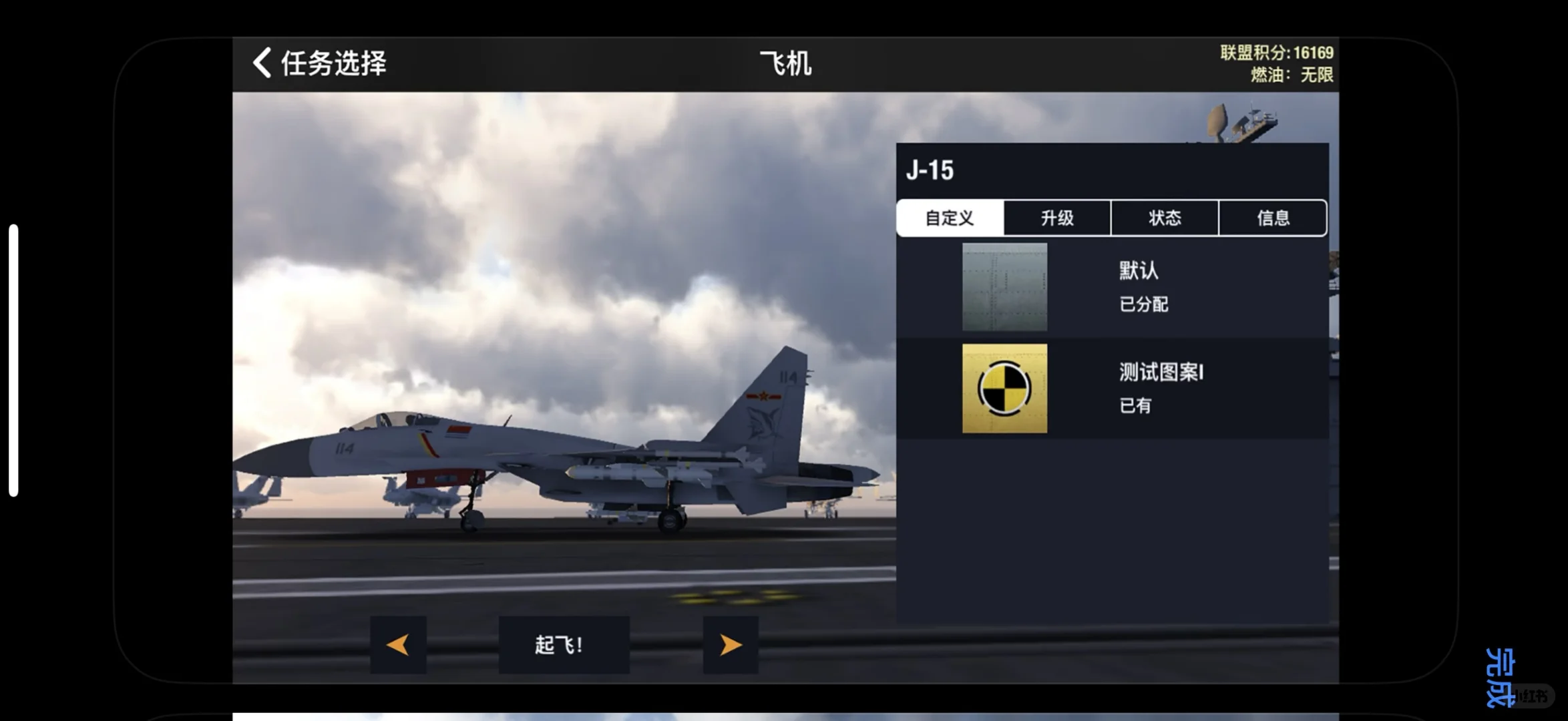This screenshot has width=1568, height=721.
Task: Tap the 联盟积分 score display
Action: tap(1276, 52)
